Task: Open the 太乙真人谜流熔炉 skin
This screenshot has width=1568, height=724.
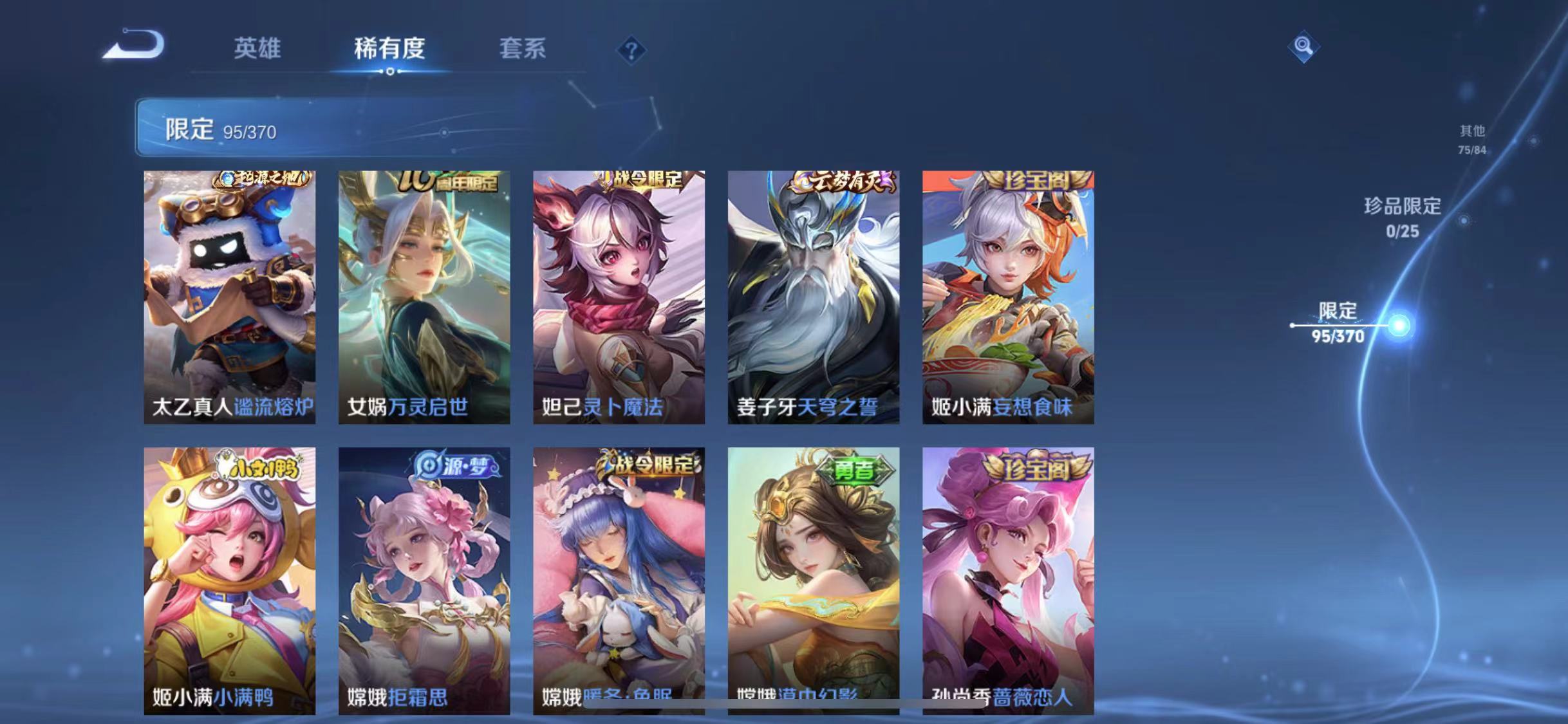Action: point(230,296)
